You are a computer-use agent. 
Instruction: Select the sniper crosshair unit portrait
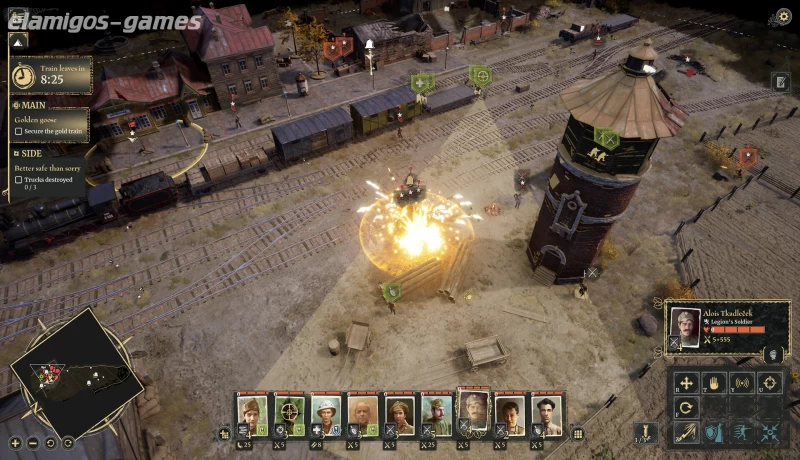pos(289,412)
